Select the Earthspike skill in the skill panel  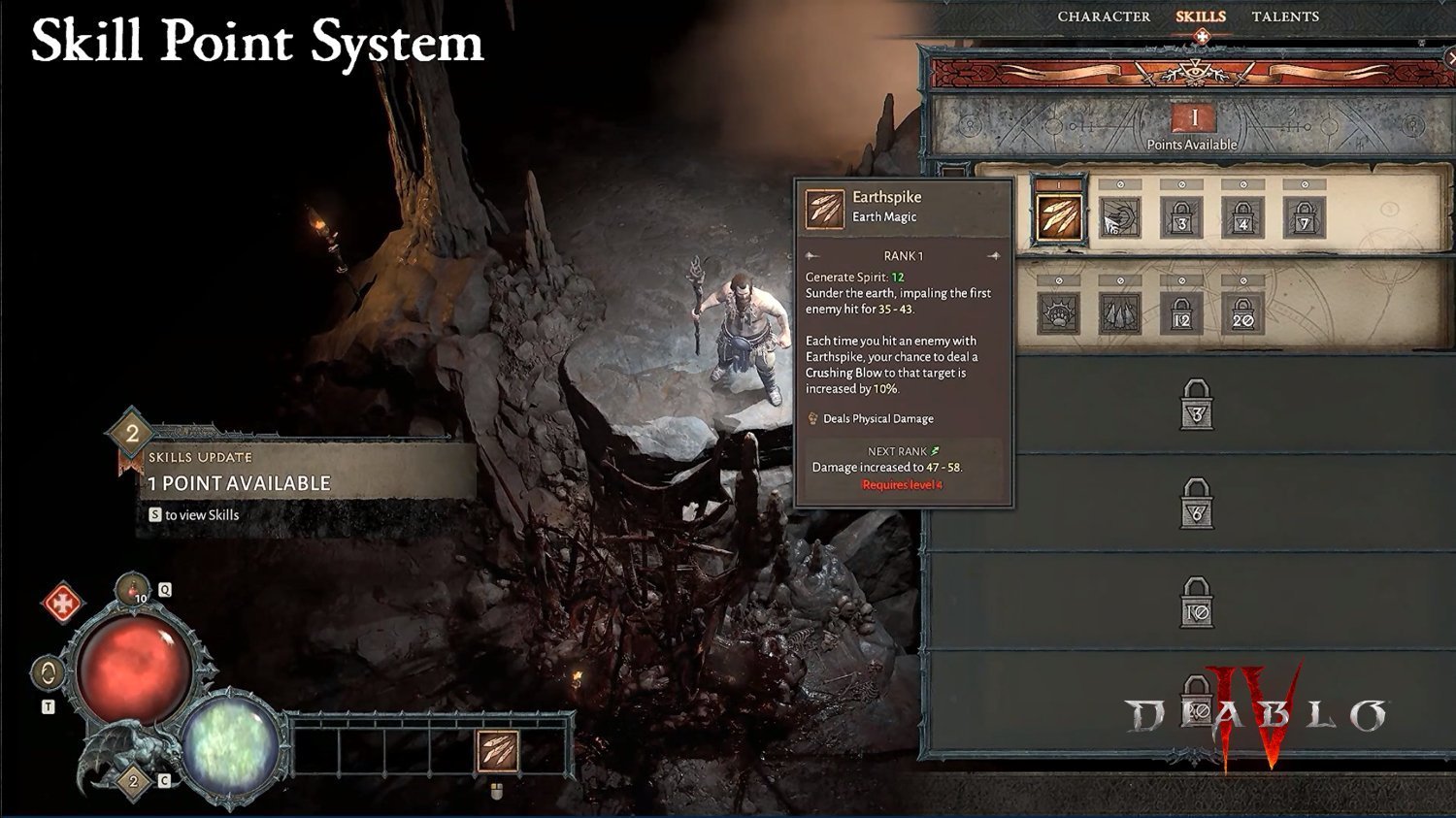[1059, 217]
